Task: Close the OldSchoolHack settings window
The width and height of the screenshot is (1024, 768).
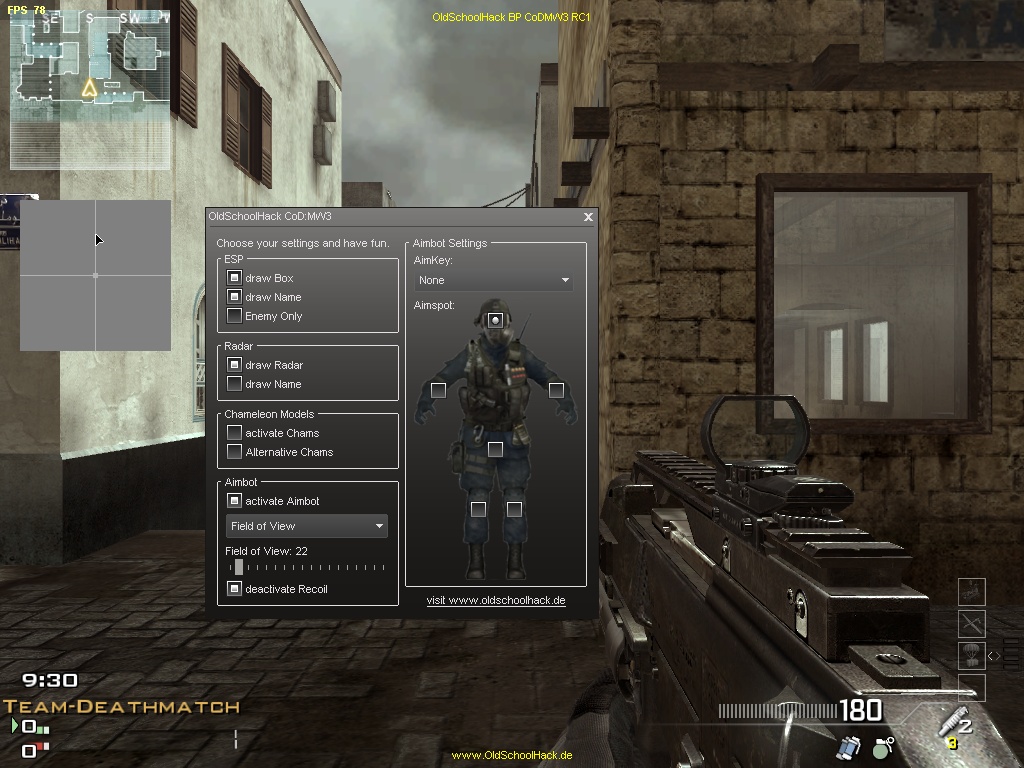Action: (588, 217)
